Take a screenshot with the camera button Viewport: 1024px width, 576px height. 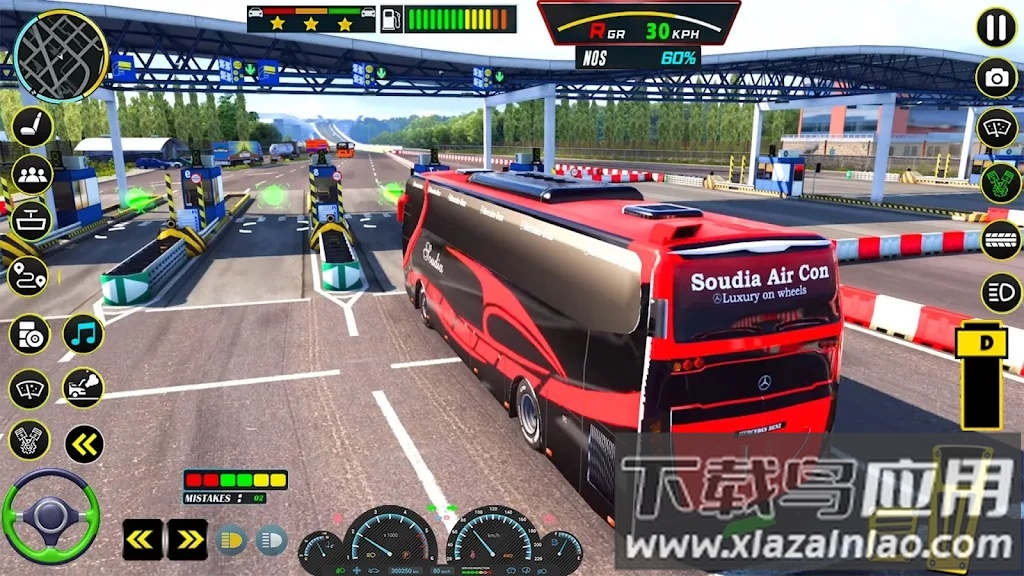pyautogui.click(x=996, y=78)
